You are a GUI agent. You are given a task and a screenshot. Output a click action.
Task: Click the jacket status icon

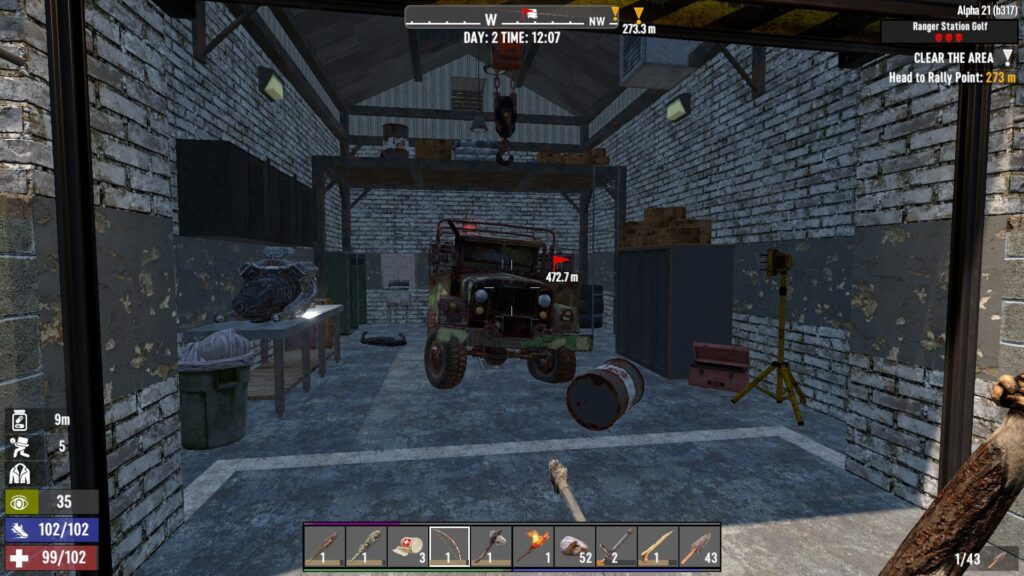click(21, 474)
